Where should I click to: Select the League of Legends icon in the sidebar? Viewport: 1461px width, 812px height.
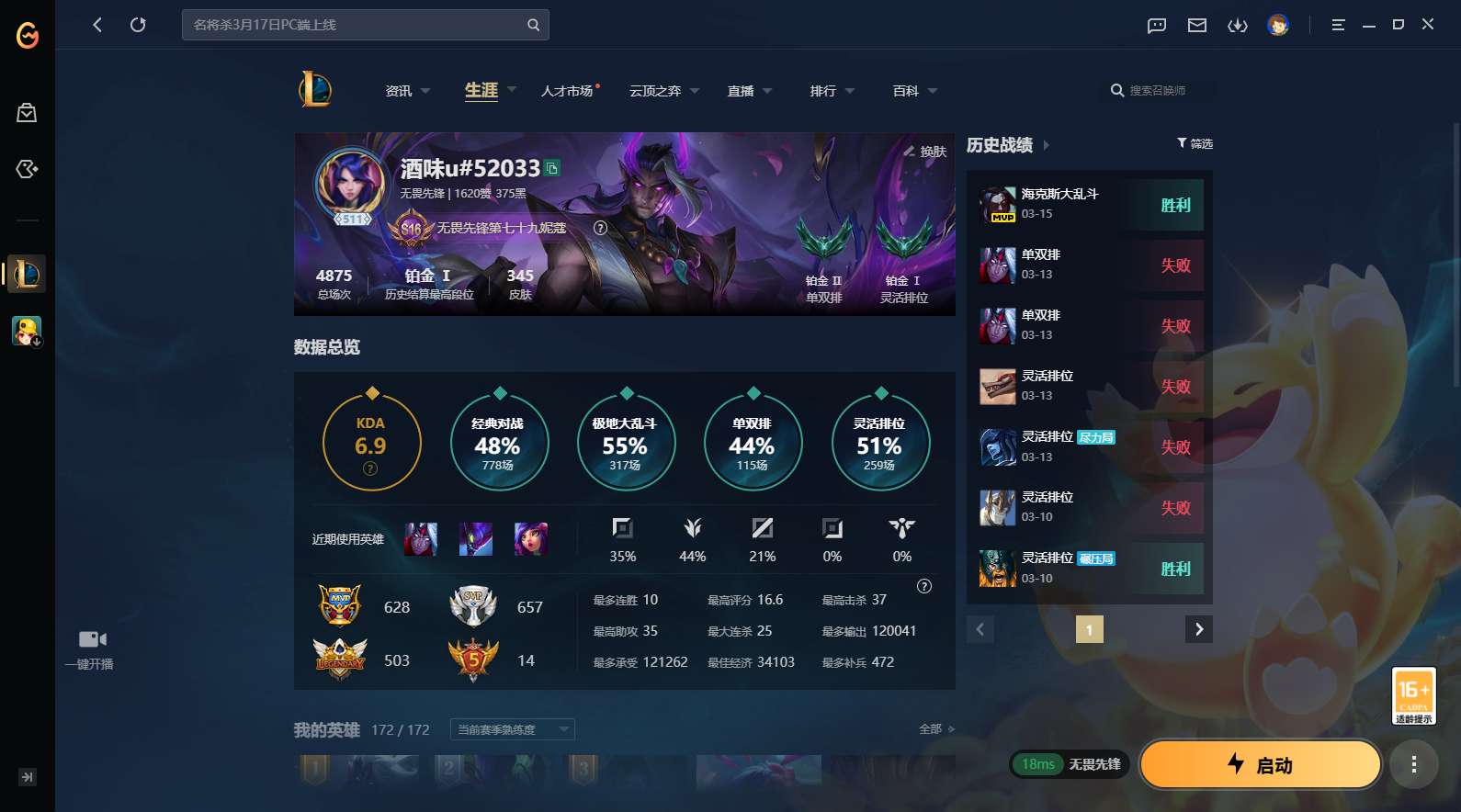[x=27, y=274]
